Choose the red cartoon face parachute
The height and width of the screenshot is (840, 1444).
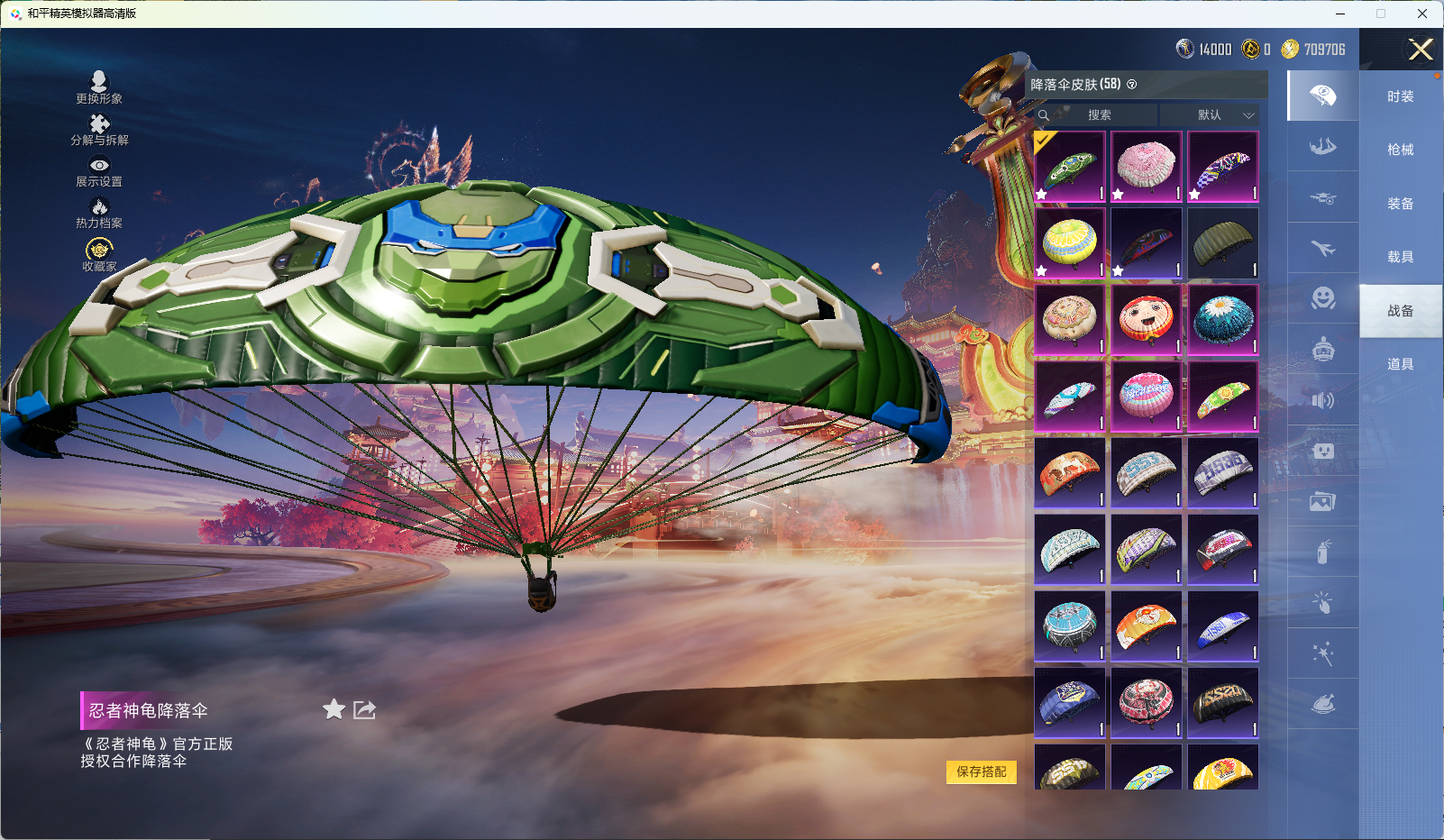[x=1146, y=320]
